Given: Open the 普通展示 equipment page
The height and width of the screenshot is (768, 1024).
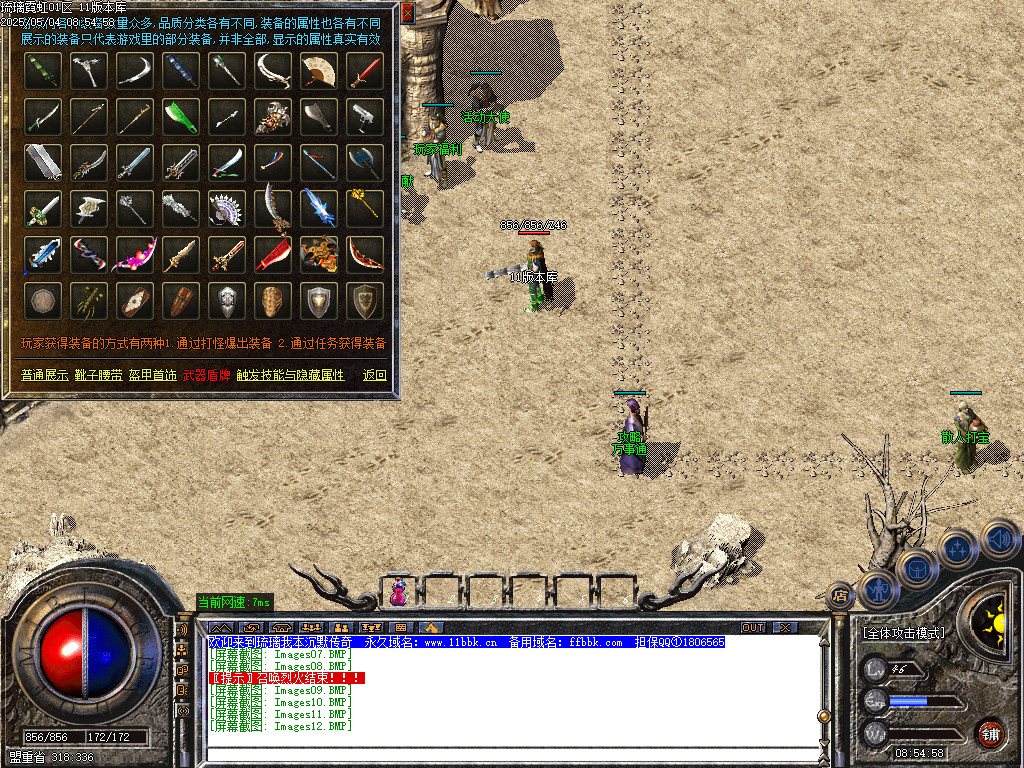Looking at the screenshot, I should (x=44, y=375).
